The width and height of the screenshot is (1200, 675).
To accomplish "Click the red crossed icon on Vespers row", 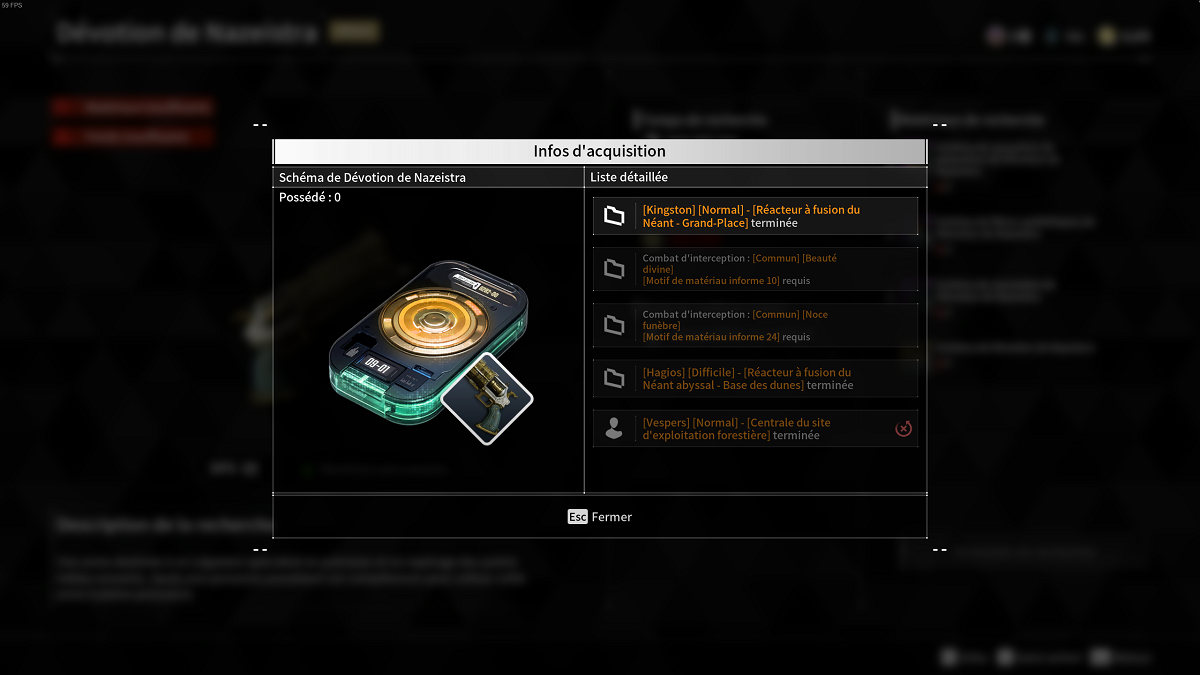I will tap(903, 429).
